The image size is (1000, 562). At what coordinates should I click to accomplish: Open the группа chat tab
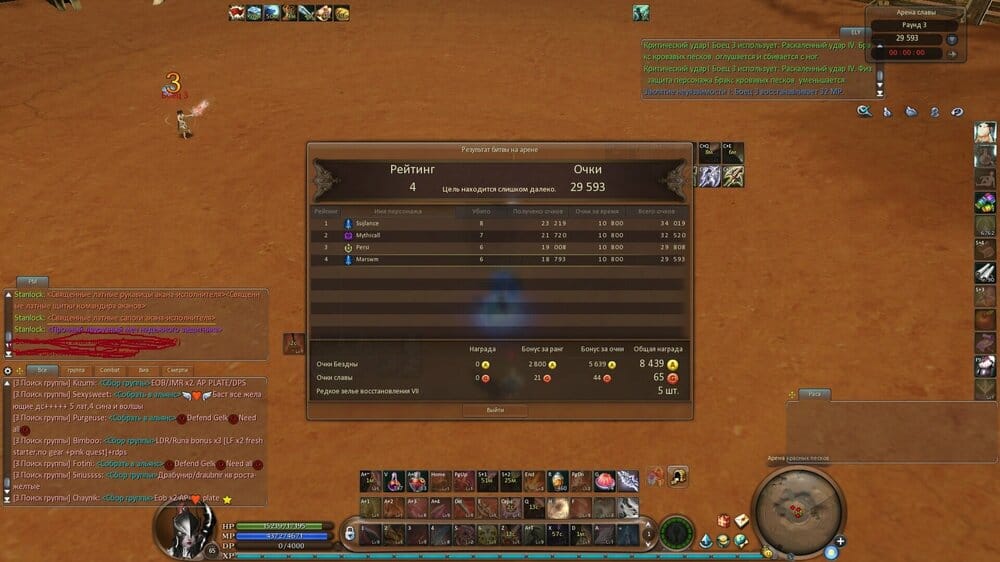pyautogui.click(x=74, y=370)
